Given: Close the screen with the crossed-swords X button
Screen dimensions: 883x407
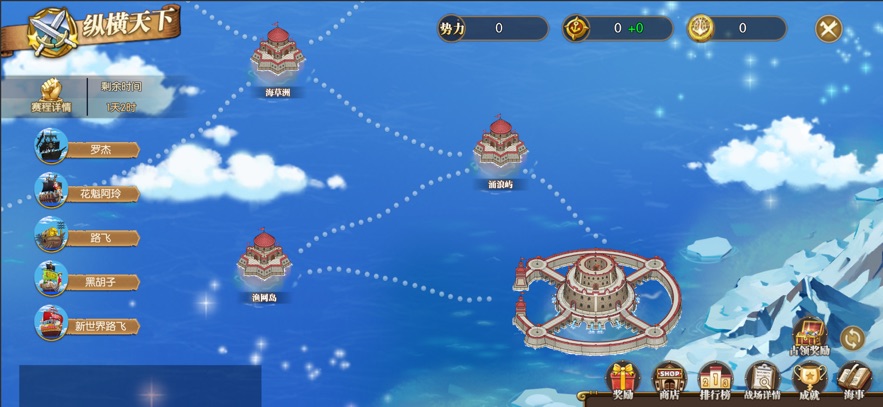Looking at the screenshot, I should pos(828,28).
